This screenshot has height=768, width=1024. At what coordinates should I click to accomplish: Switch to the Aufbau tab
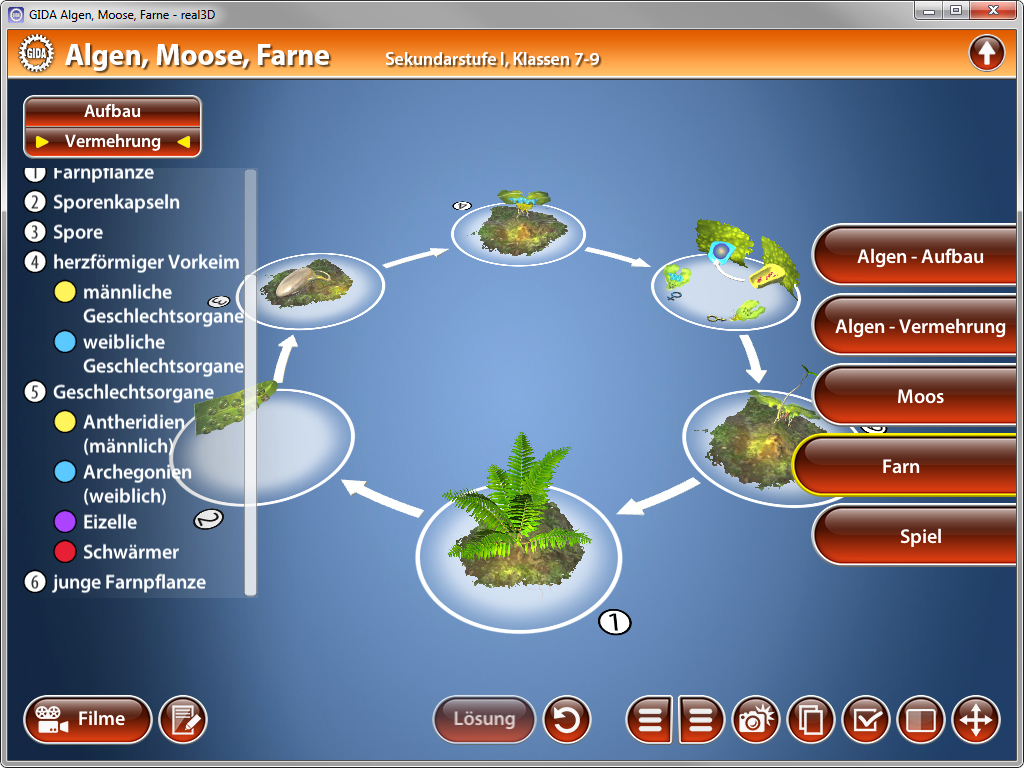[x=112, y=111]
